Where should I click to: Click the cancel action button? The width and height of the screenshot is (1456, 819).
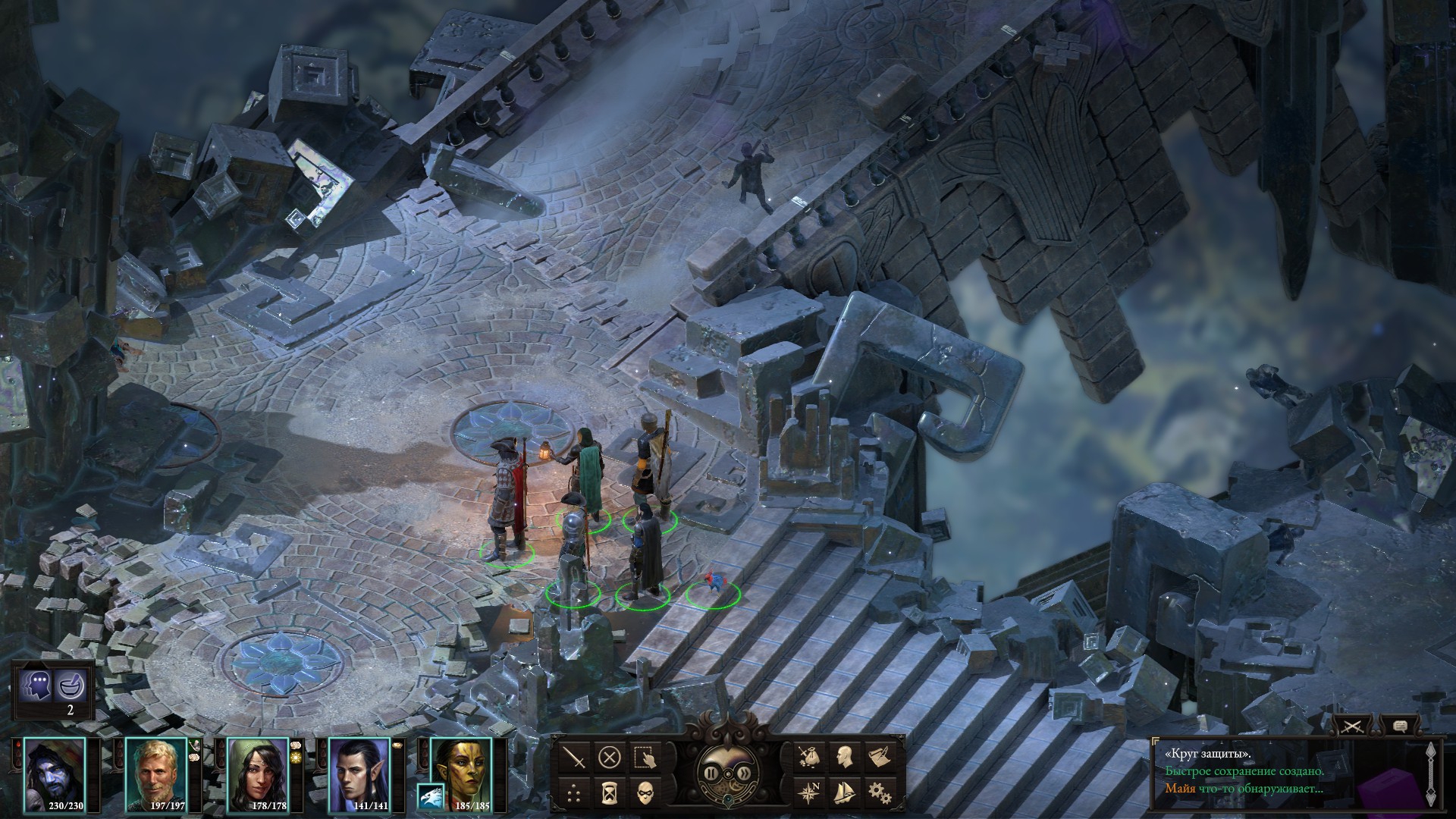pos(610,756)
